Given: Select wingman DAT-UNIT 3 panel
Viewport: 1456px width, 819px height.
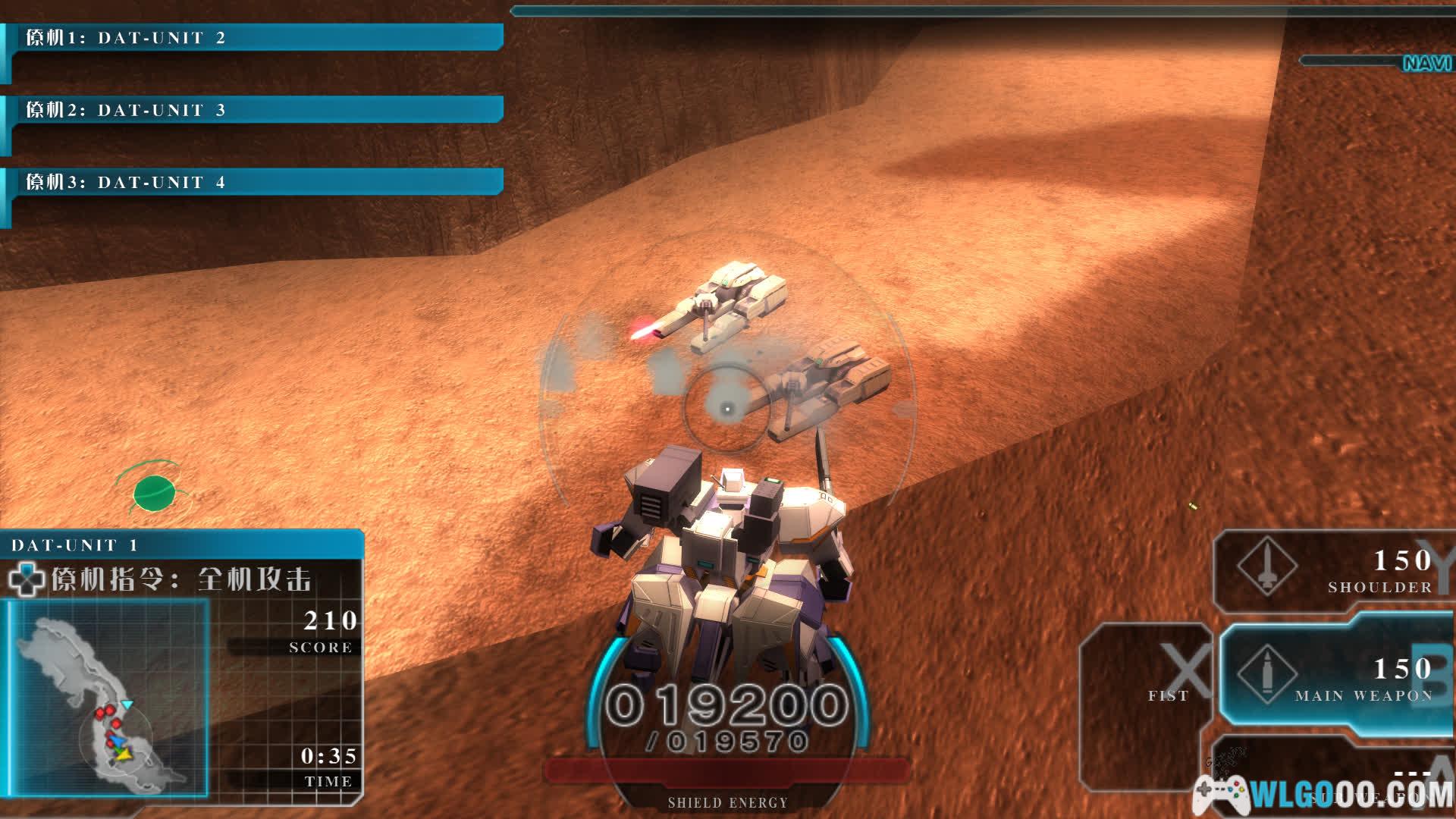Looking at the screenshot, I should [254, 110].
